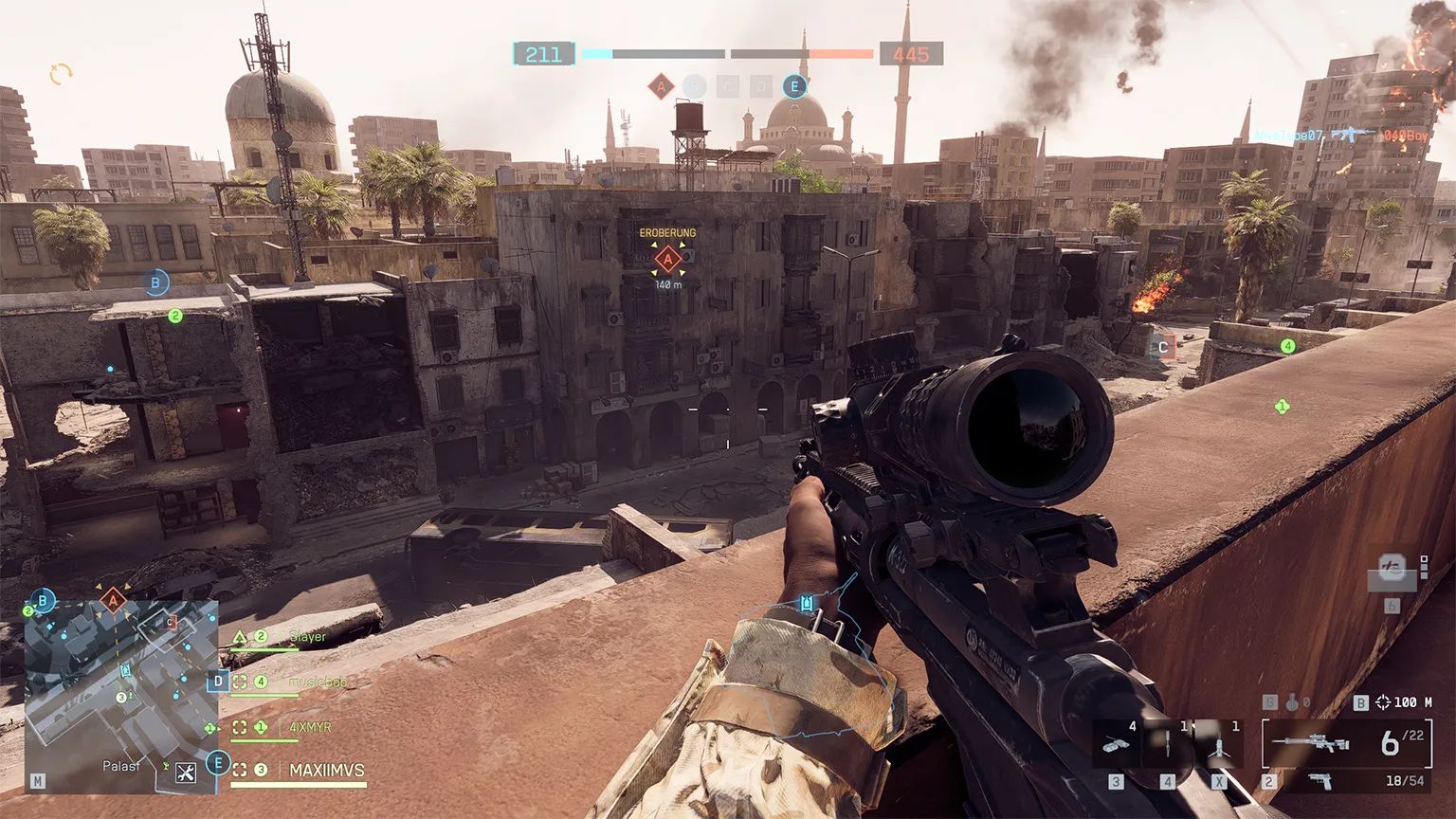The height and width of the screenshot is (819, 1456).
Task: Select the pistol sidearm icon showing 18/54
Action: pyautogui.click(x=1321, y=779)
